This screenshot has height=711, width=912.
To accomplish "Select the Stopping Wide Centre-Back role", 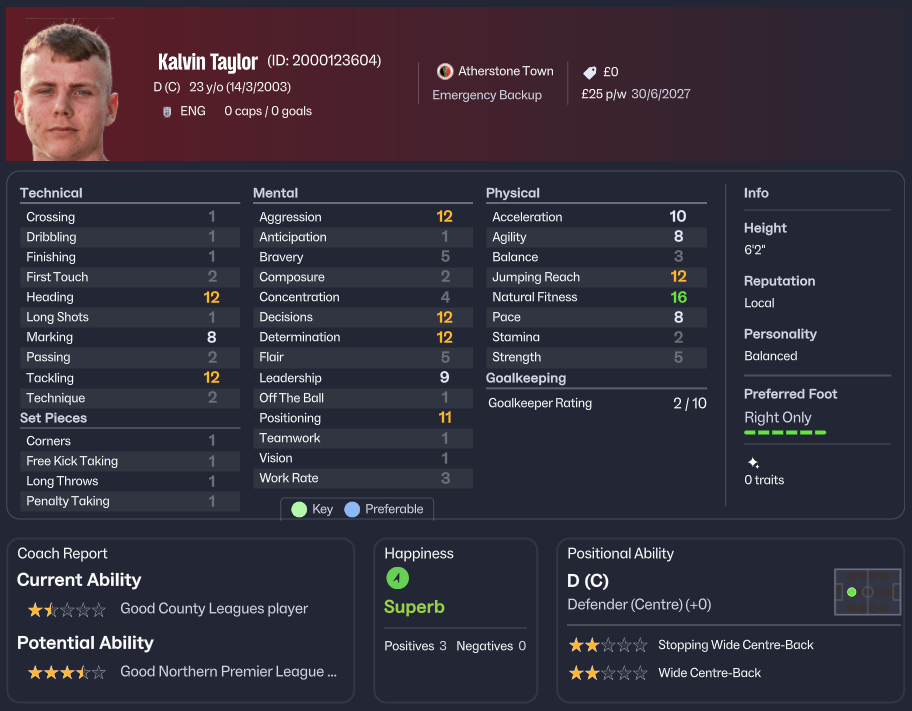I will (735, 645).
